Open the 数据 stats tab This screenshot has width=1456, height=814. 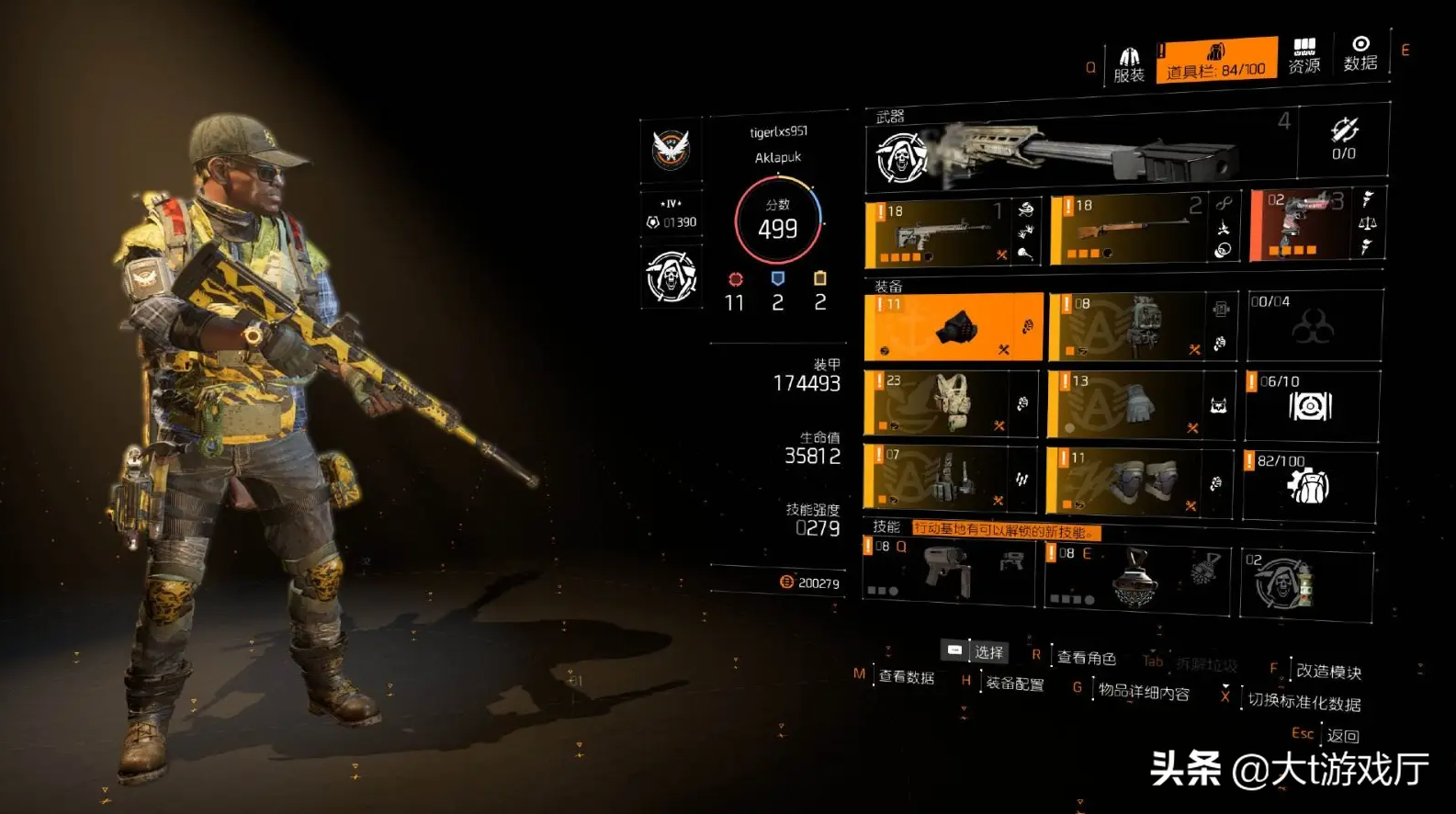click(x=1360, y=53)
